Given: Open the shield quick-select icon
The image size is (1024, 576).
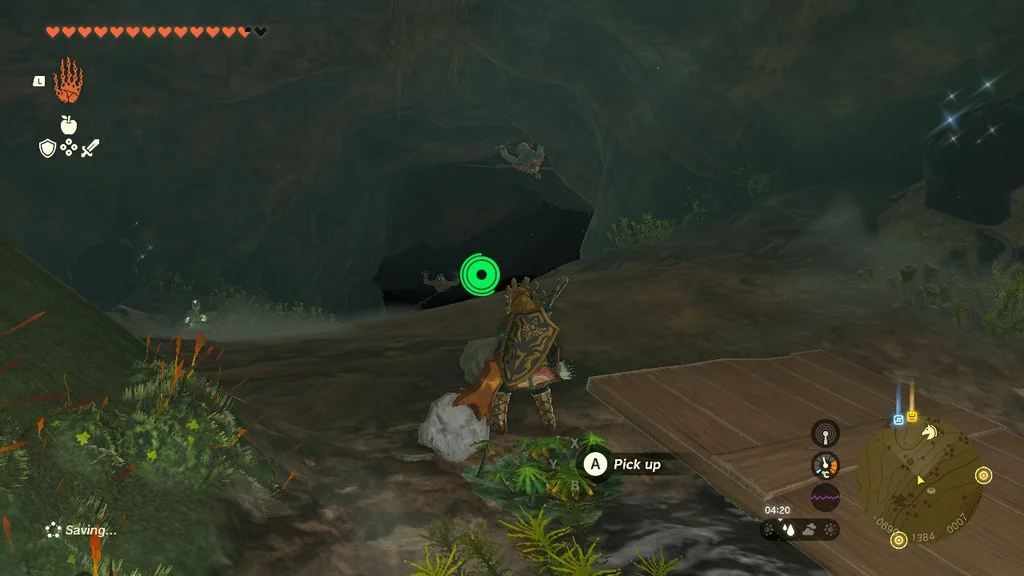Looking at the screenshot, I should pos(47,148).
